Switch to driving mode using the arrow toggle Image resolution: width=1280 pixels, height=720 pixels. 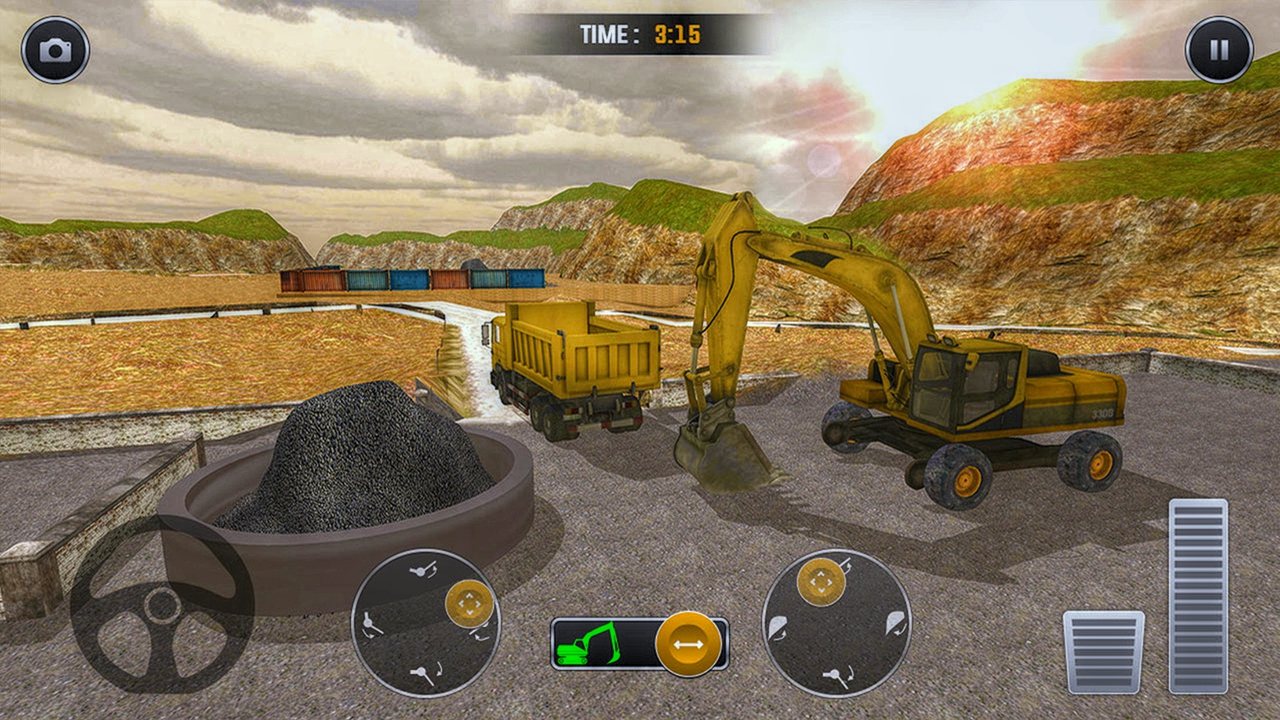pos(686,645)
